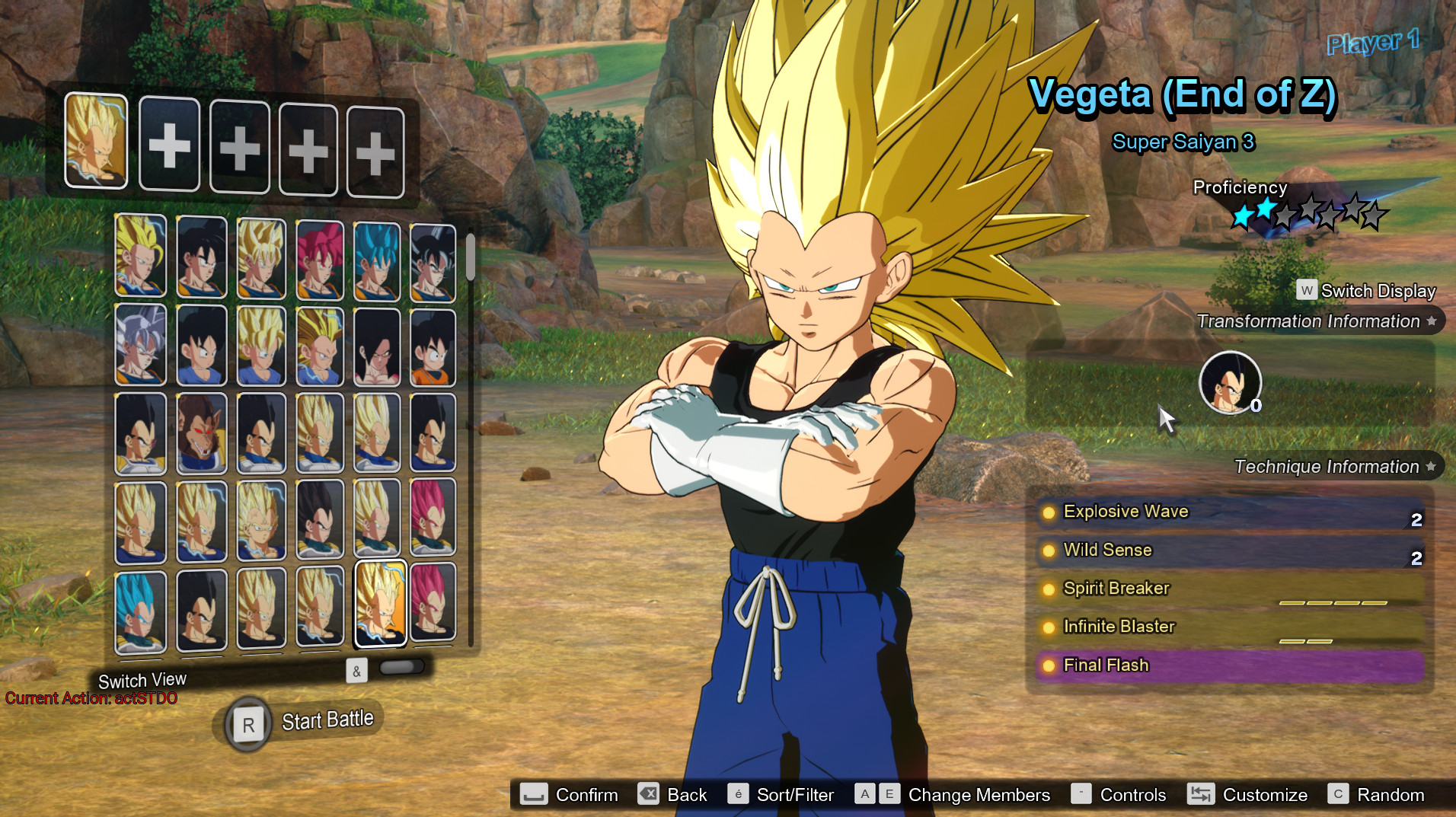Toggle the "&" switch beneath the roster
The image size is (1456, 817).
pyautogui.click(x=356, y=671)
